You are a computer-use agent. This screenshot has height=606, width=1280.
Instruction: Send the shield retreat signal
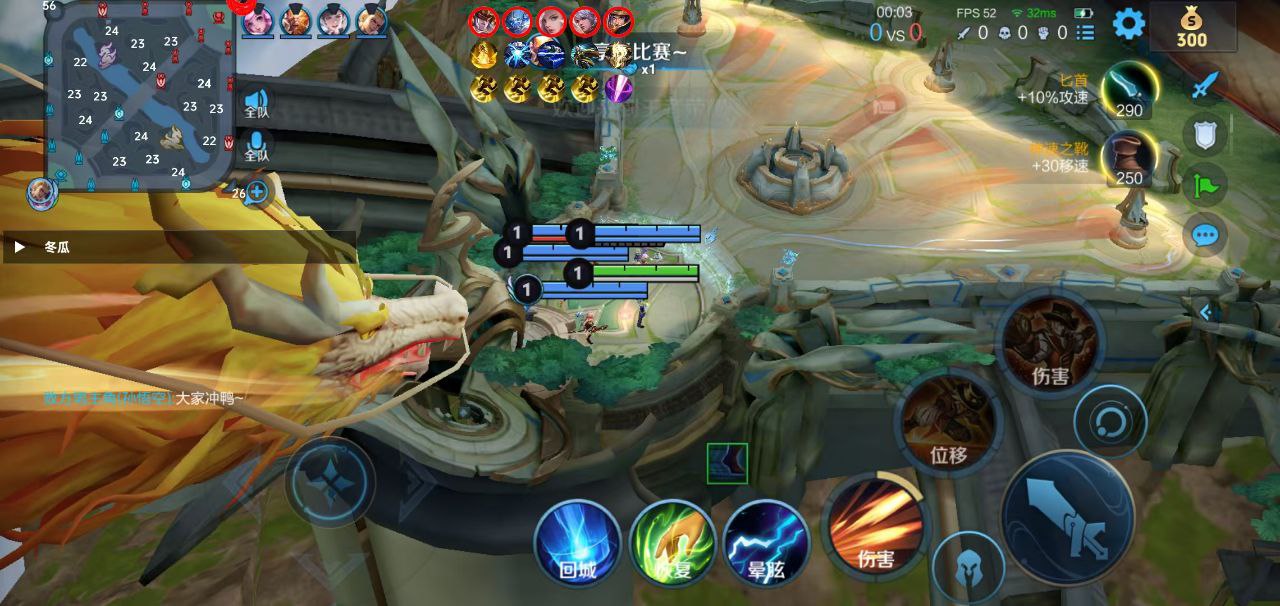pyautogui.click(x=1205, y=134)
